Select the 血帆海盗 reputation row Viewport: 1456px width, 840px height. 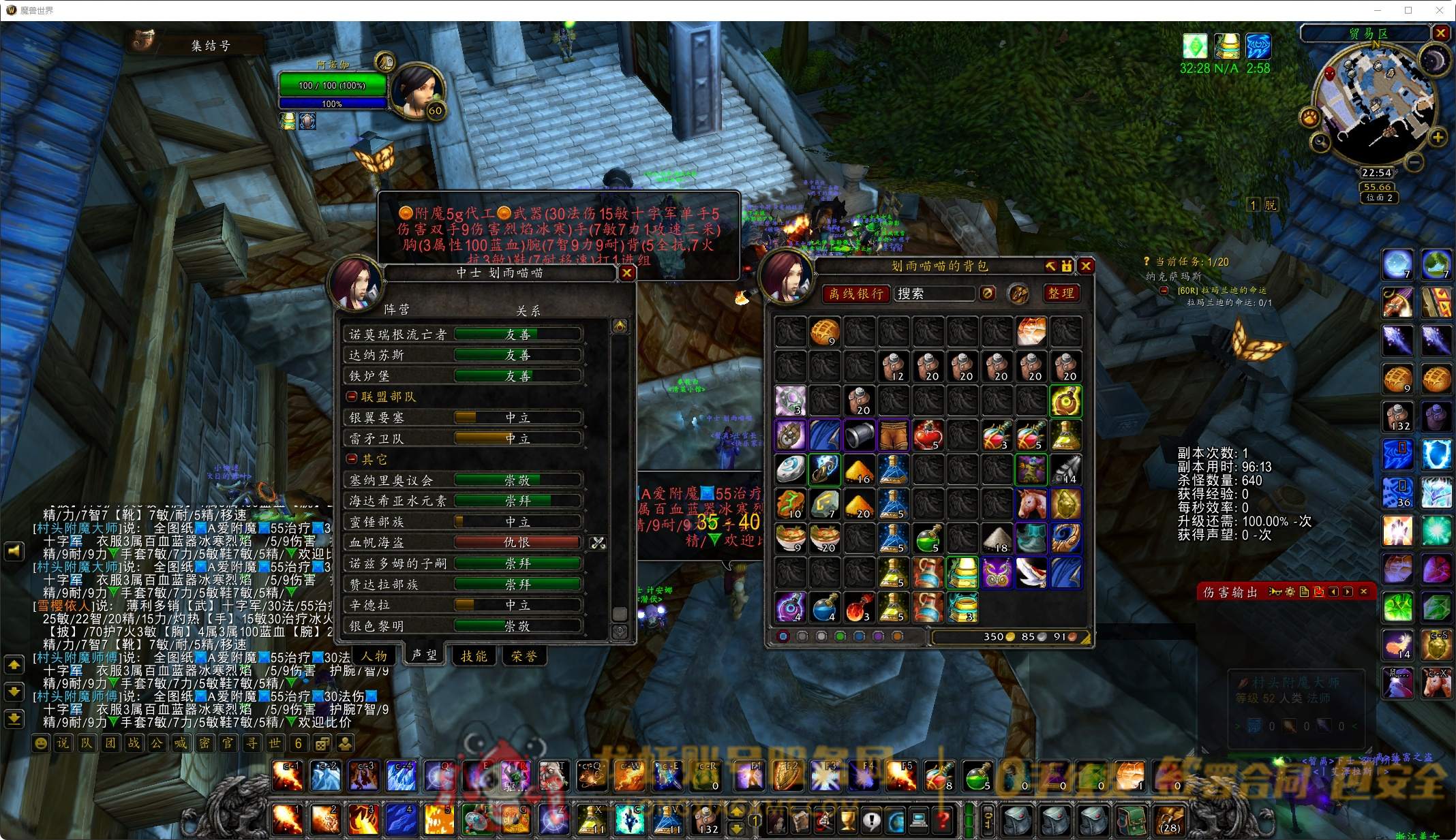click(463, 542)
